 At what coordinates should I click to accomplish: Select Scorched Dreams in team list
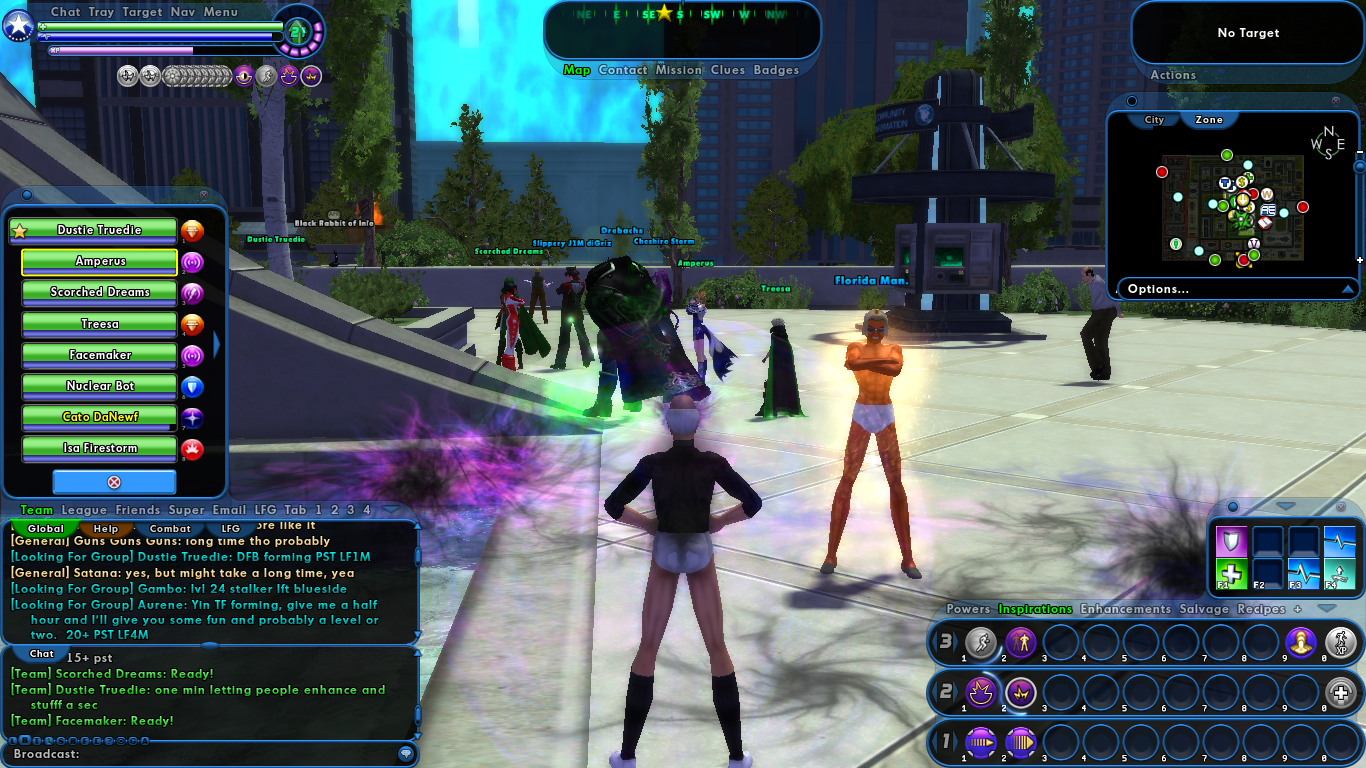(99, 293)
